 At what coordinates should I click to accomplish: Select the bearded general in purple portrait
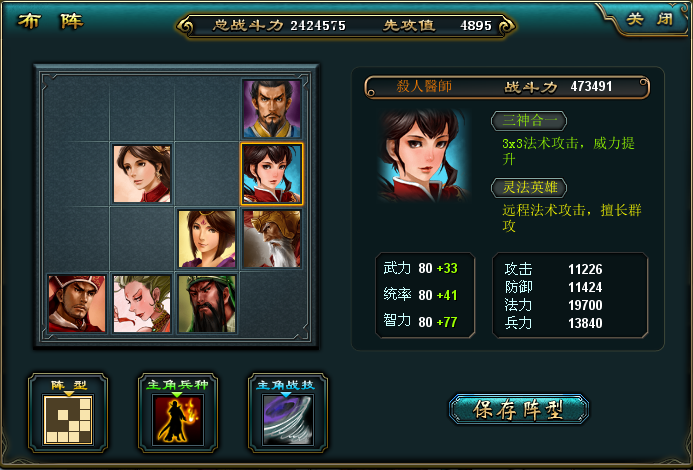click(271, 109)
